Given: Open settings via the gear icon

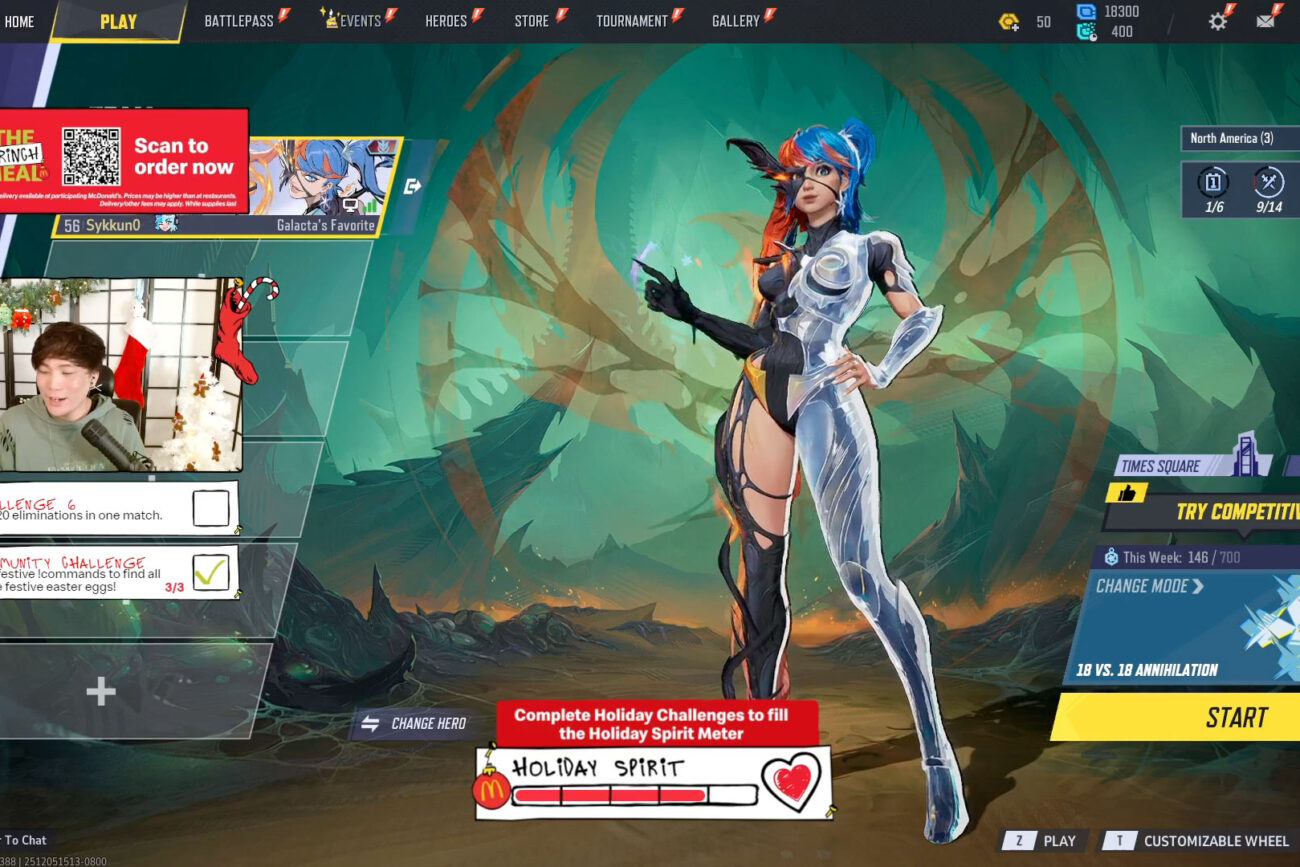Looking at the screenshot, I should click(x=1217, y=21).
